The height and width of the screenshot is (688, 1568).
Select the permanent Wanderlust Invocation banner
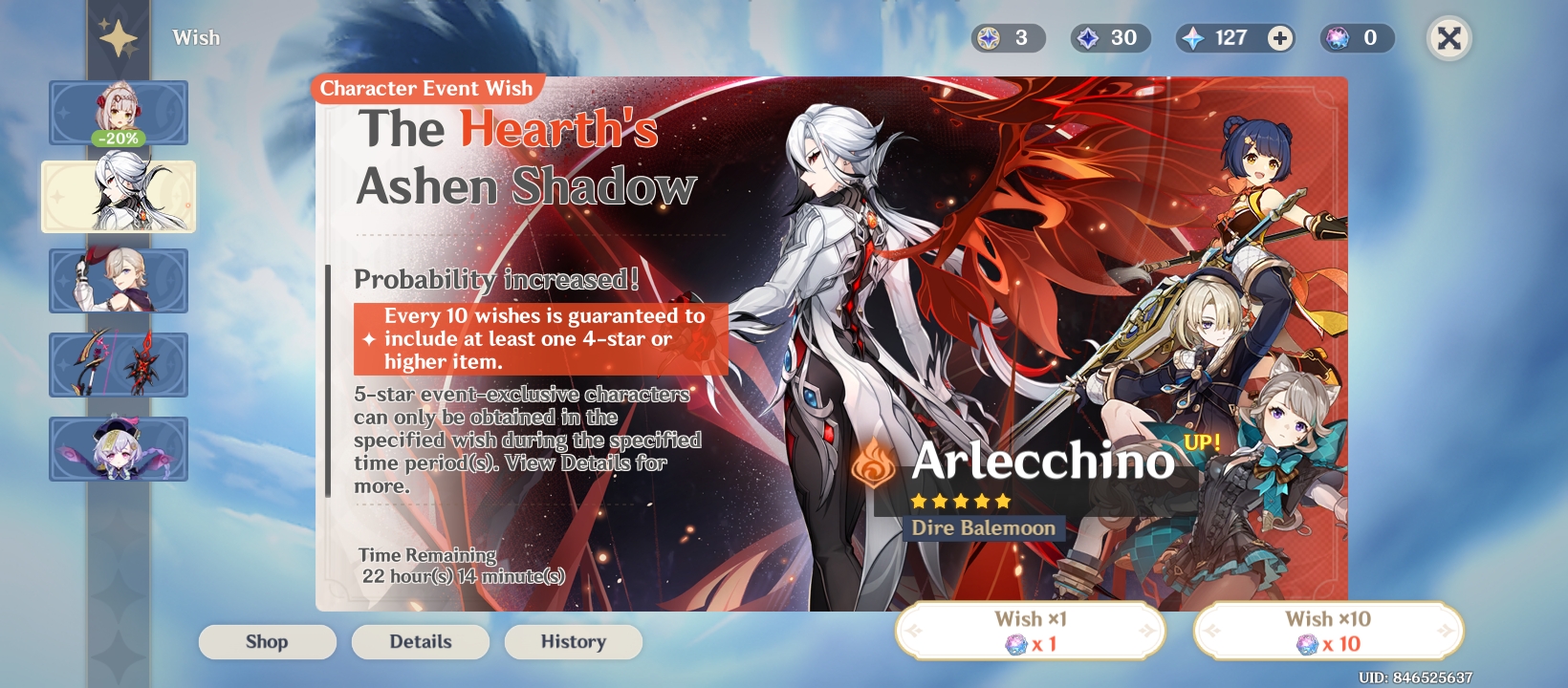[119, 449]
